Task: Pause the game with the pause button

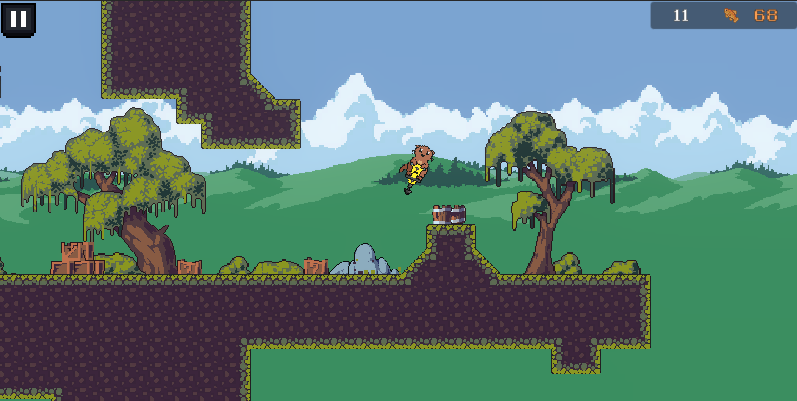Action: pos(18,18)
